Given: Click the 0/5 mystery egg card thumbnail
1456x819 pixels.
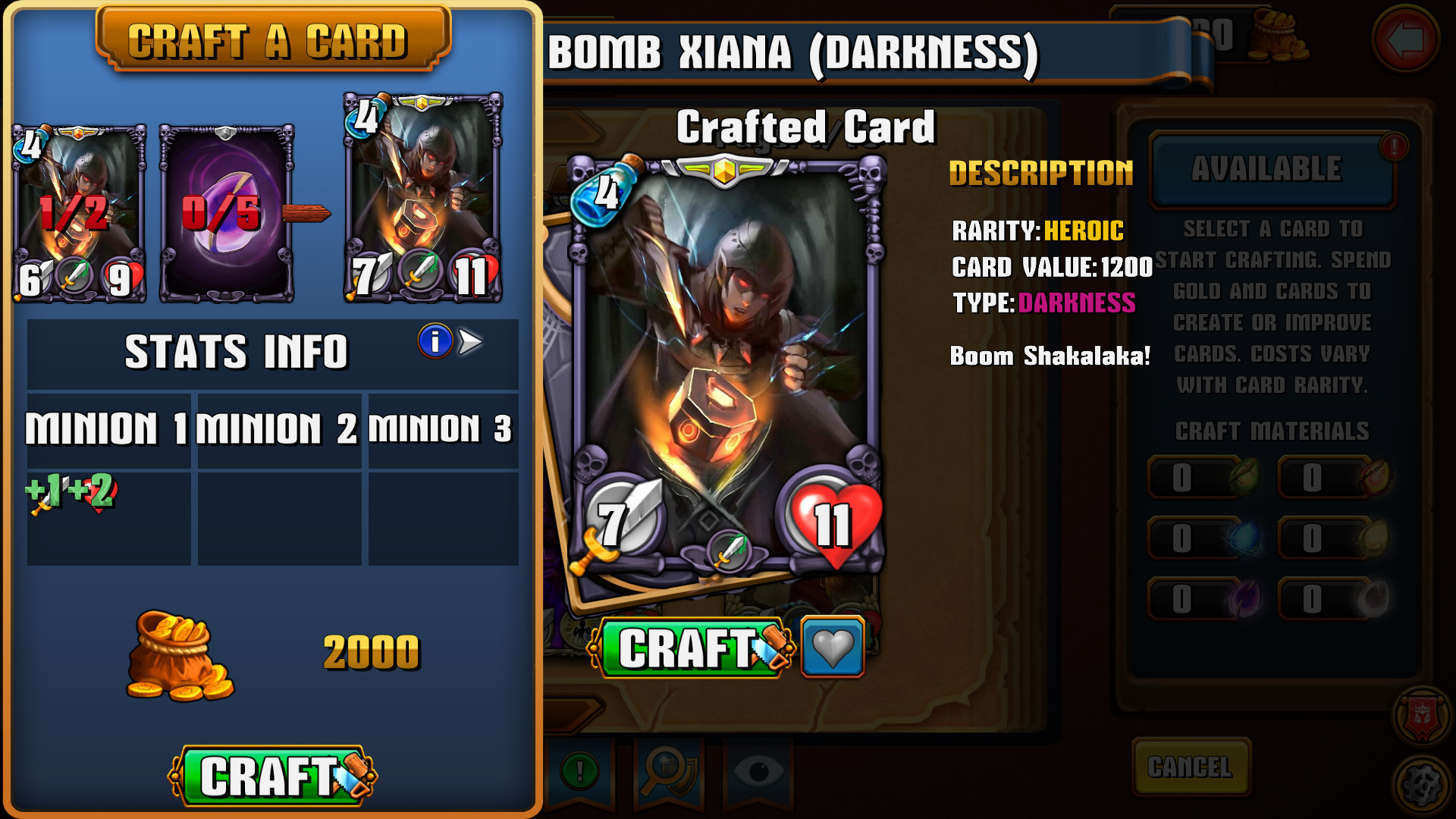Looking at the screenshot, I should click(x=225, y=211).
